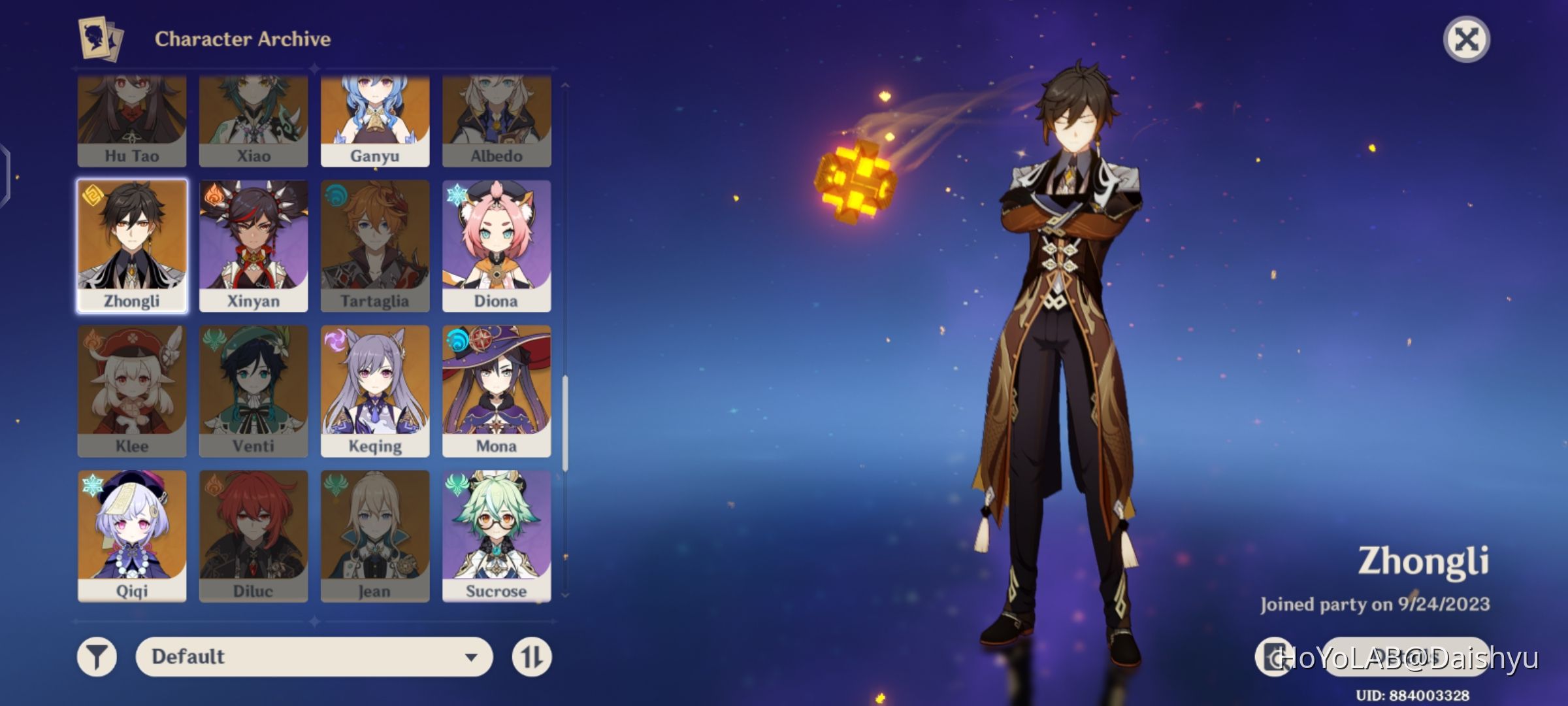Open the filter funnel icon
The width and height of the screenshot is (1568, 706).
96,658
